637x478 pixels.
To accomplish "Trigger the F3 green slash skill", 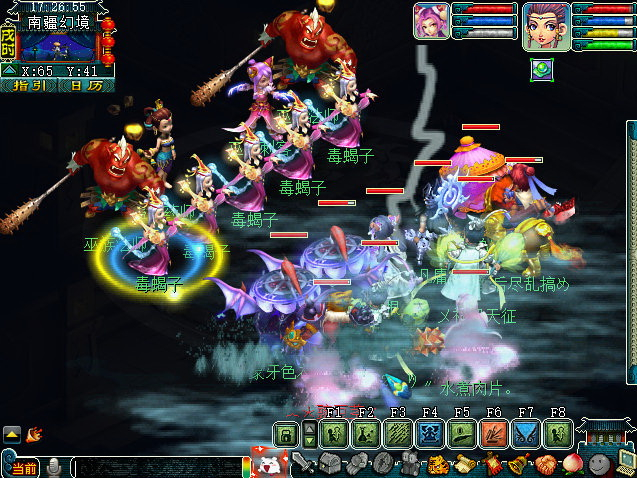I will click(x=398, y=434).
